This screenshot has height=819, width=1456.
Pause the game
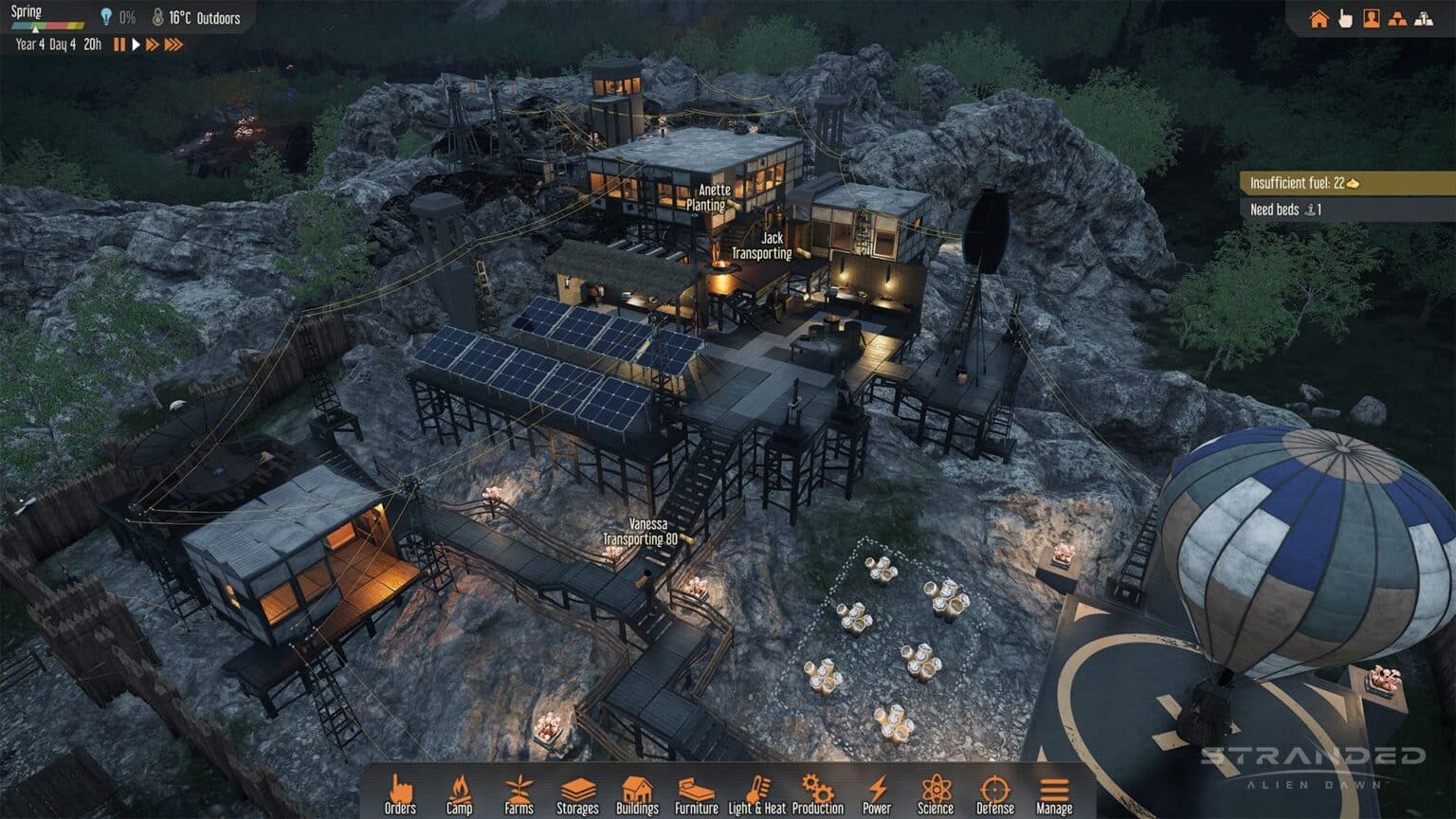pos(119,45)
